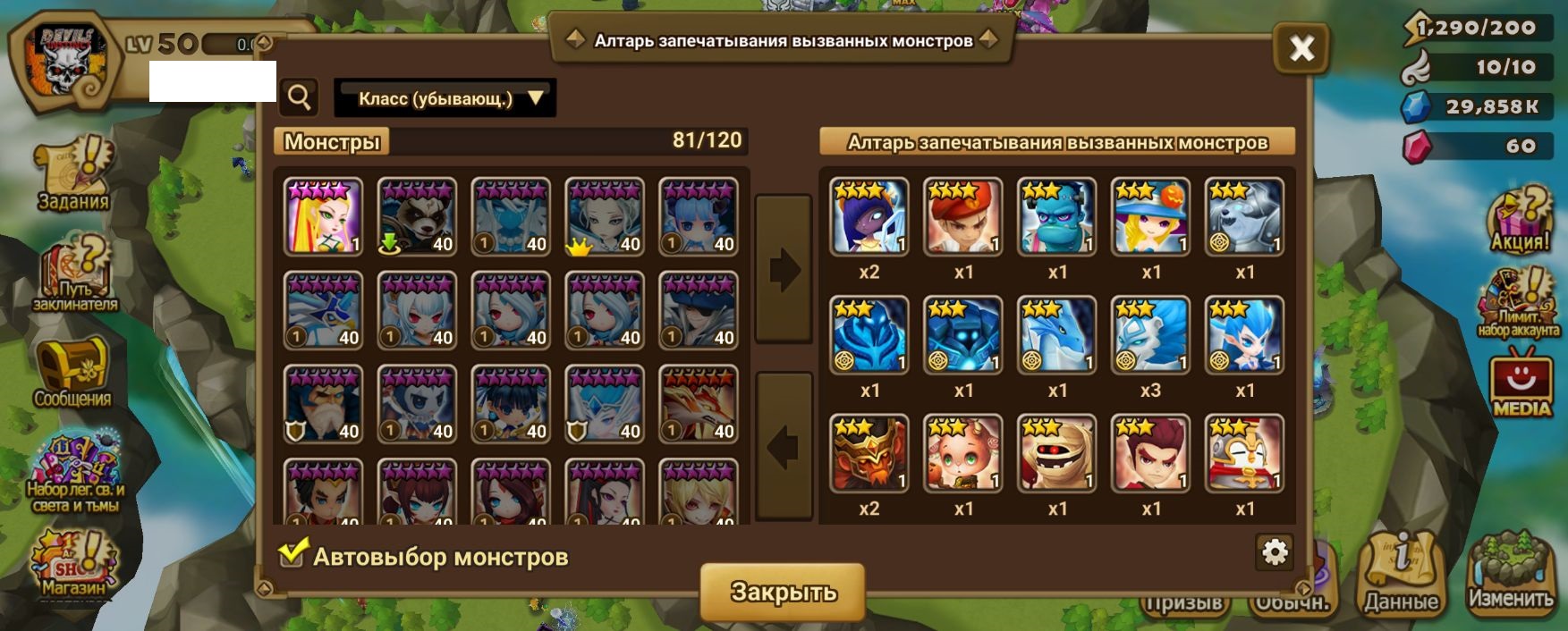This screenshot has height=631, width=1568.
Task: Pick the bandaged mummy monster in altar
Action: 1056,453
